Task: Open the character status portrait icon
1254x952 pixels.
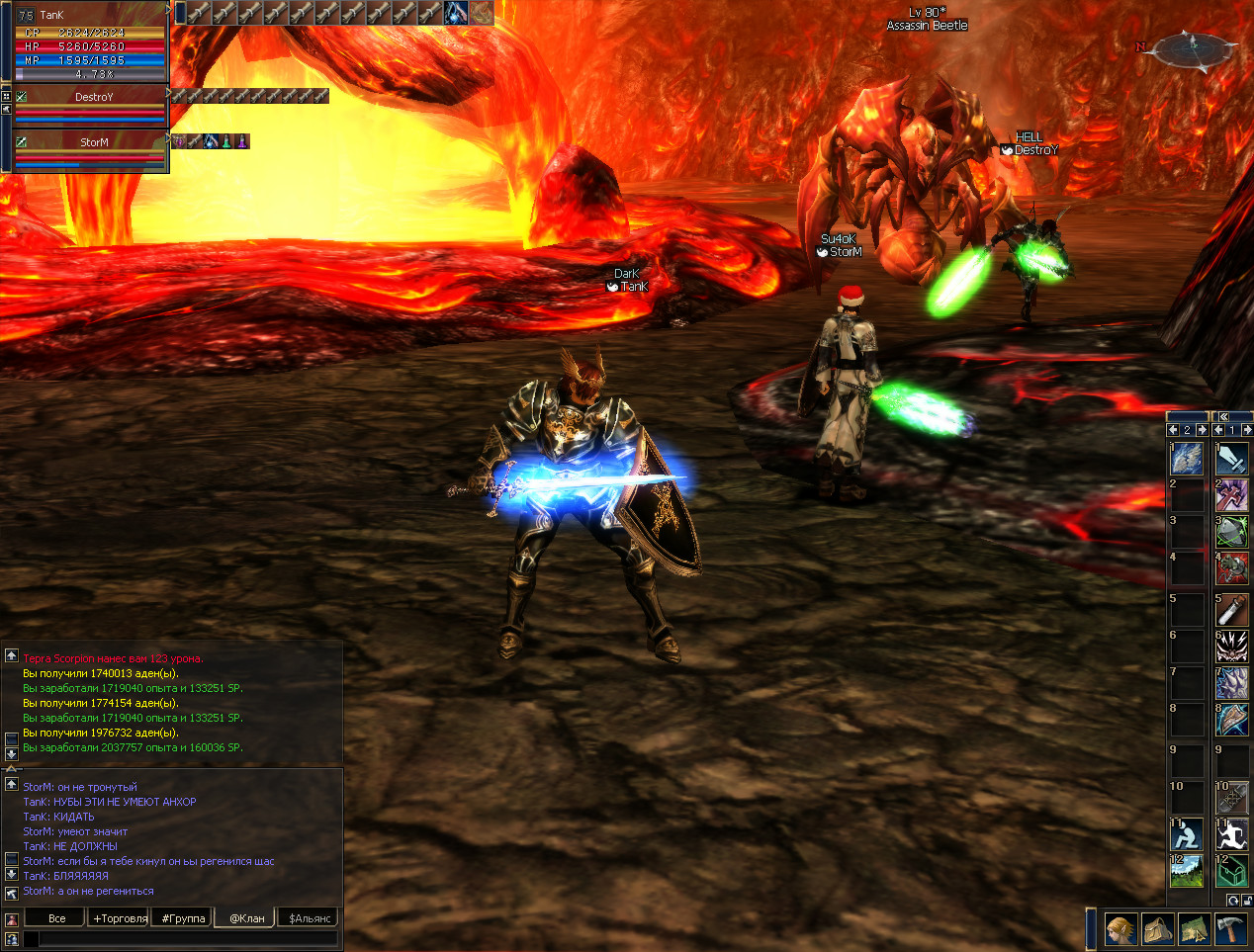Action: [1120, 930]
